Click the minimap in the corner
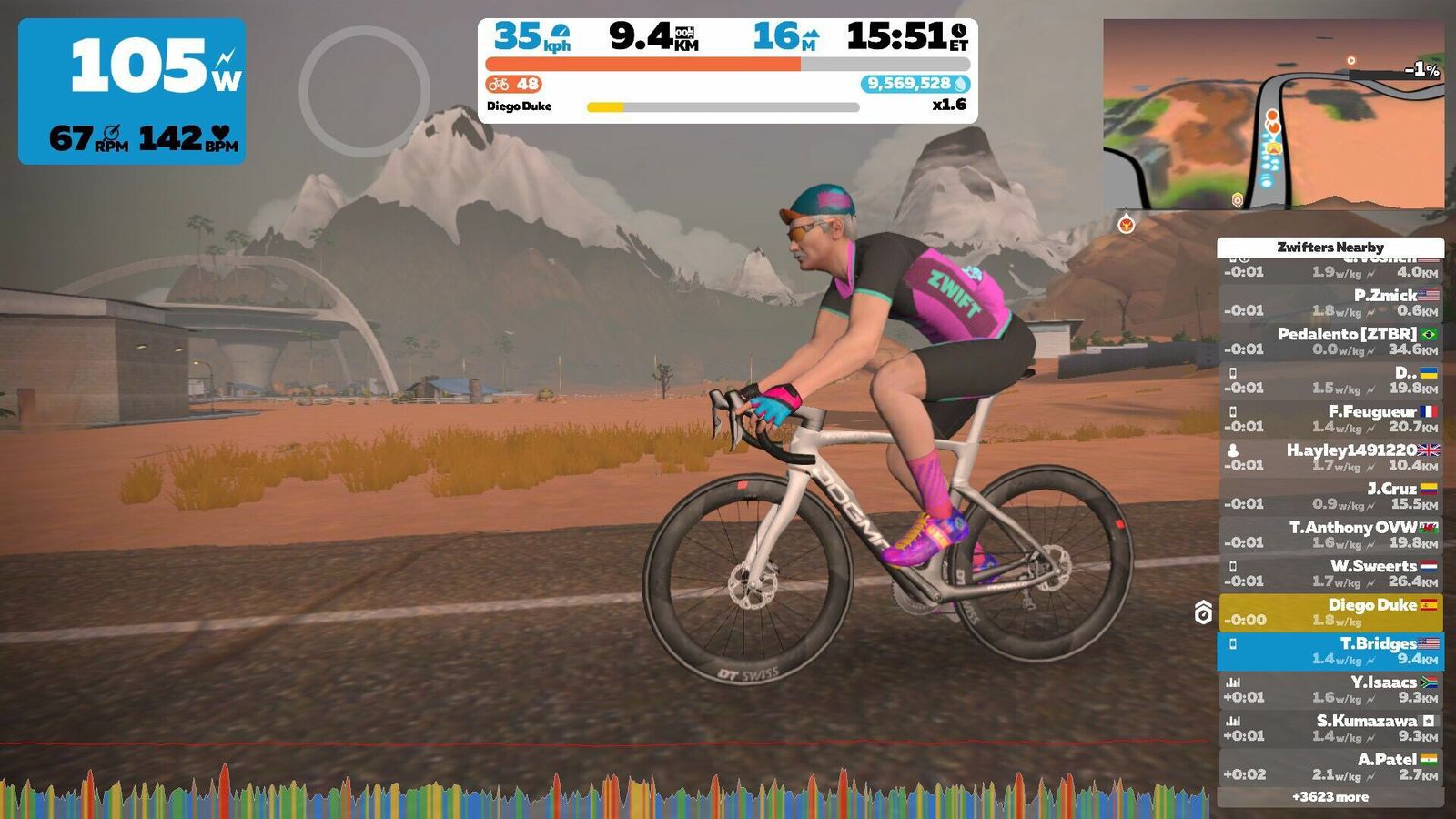 1273,115
